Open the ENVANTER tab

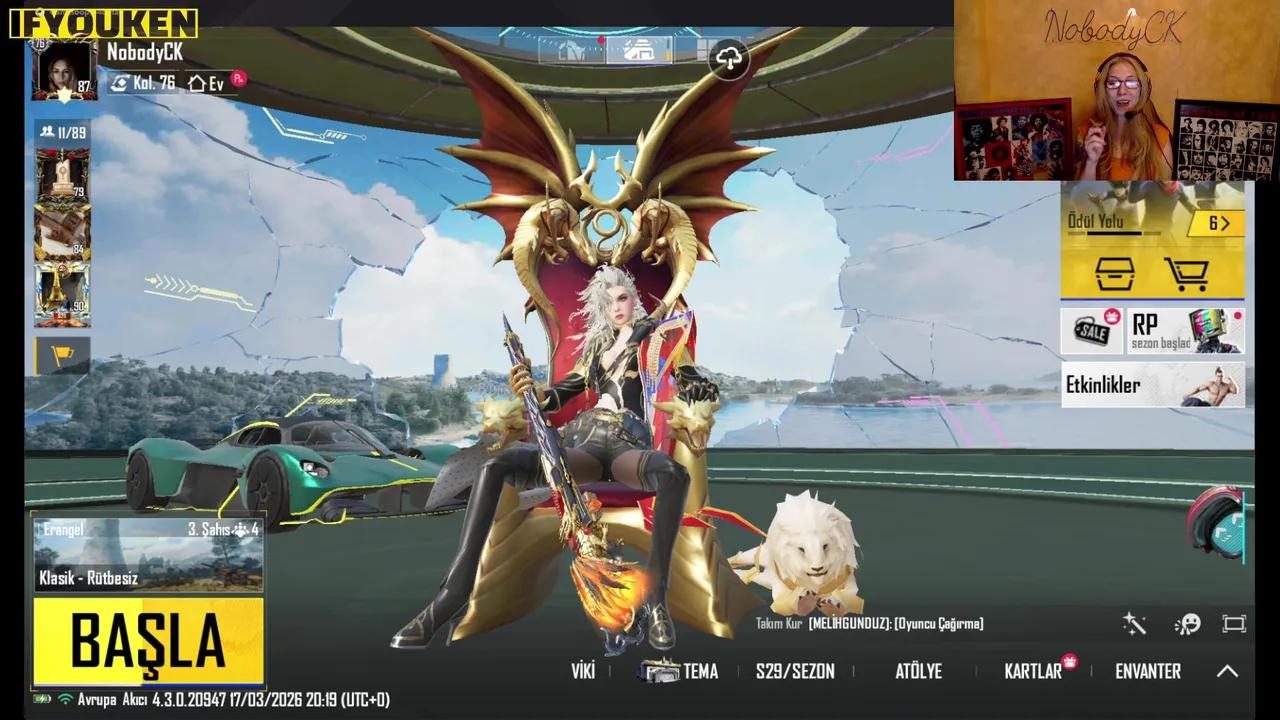point(1147,671)
